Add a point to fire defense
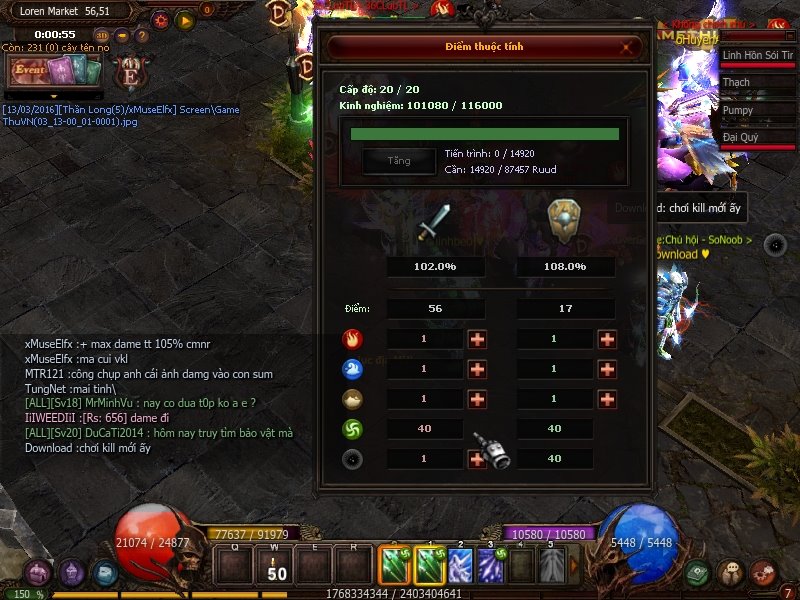The width and height of the screenshot is (800, 600). pos(607,339)
